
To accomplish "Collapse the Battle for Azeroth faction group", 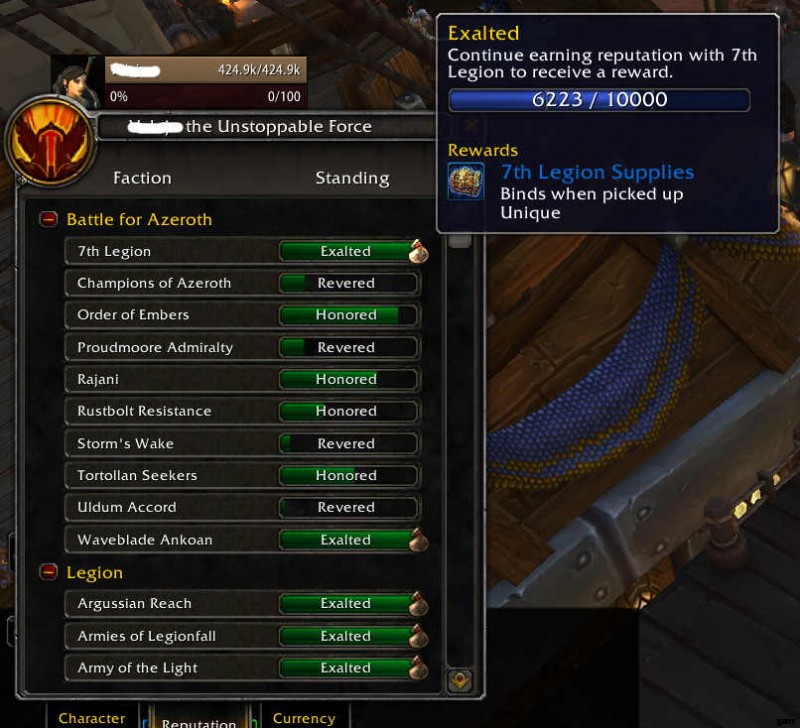I will pos(48,219).
